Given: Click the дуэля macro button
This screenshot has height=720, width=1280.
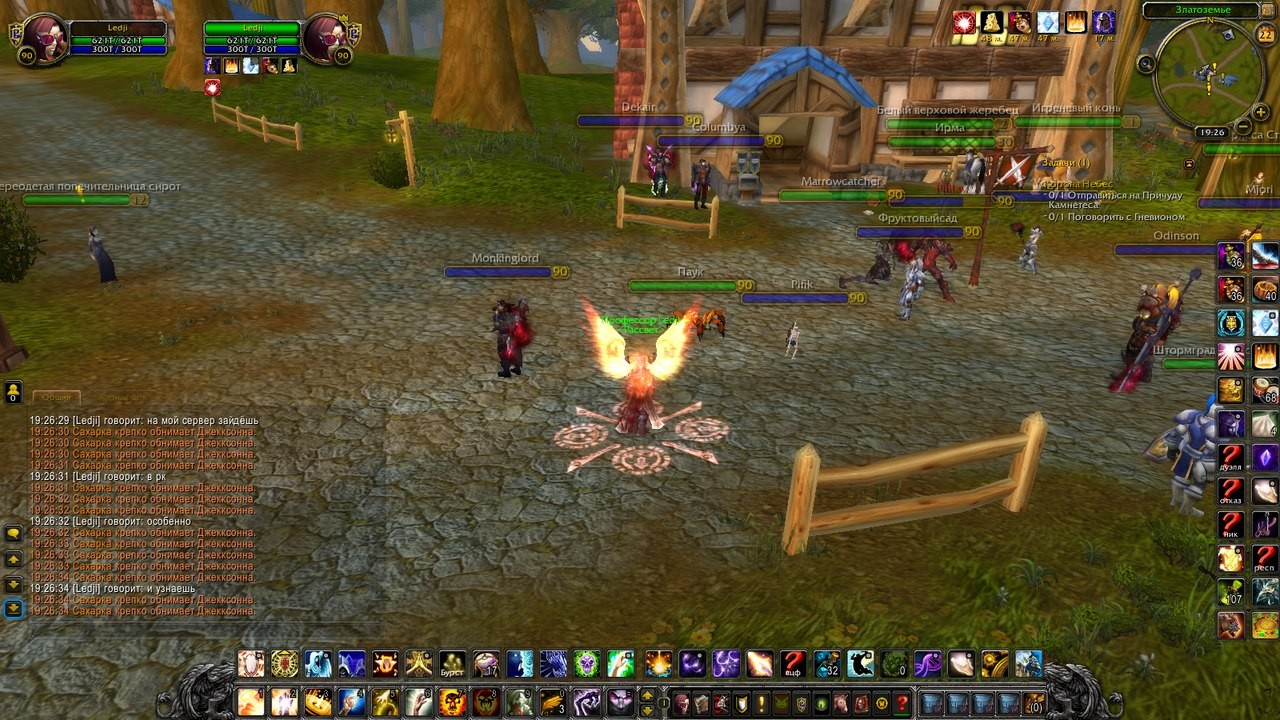Looking at the screenshot, I should click(1231, 458).
